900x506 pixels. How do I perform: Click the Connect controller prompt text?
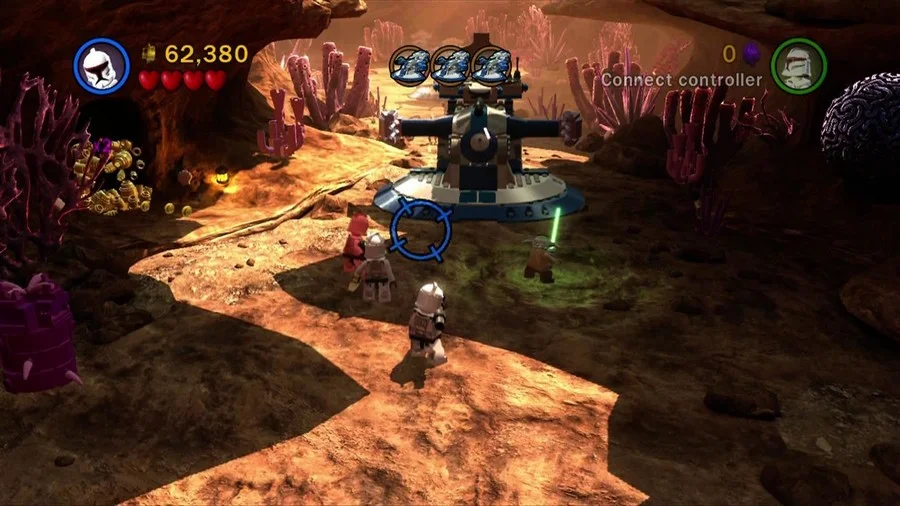coord(681,80)
